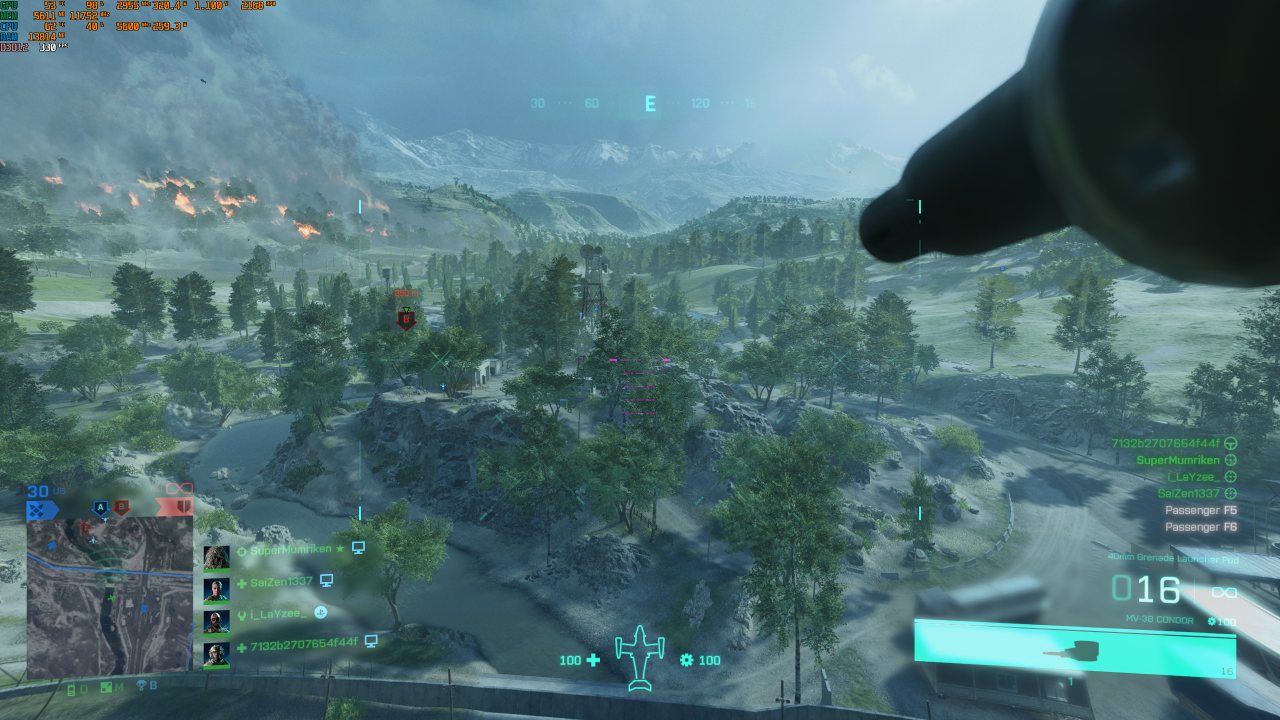Click the 40mm Grenade Launcher Pod label
Viewport: 1280px width, 720px height.
[1173, 558]
